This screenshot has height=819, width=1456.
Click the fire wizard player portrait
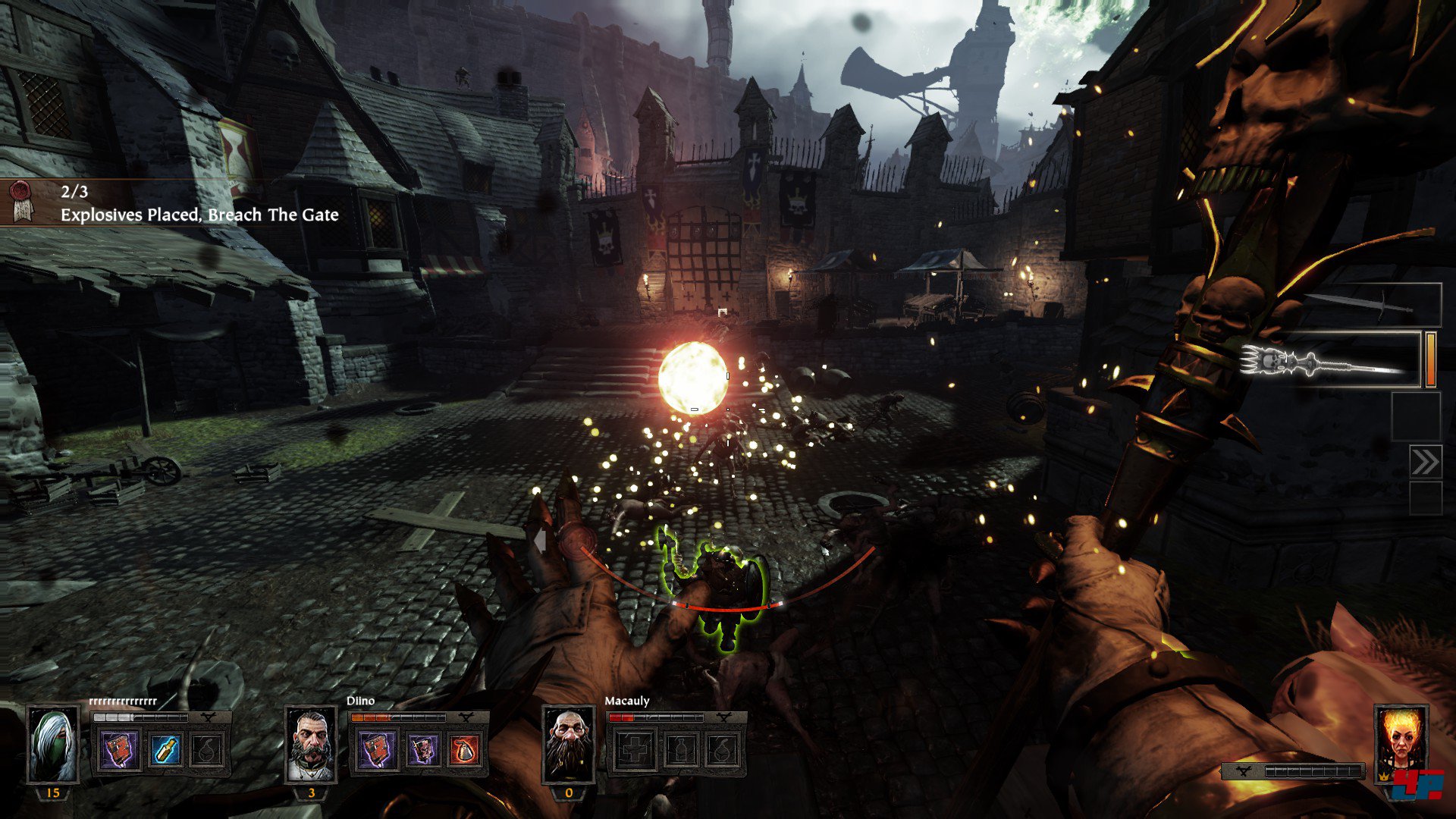pos(1401,745)
